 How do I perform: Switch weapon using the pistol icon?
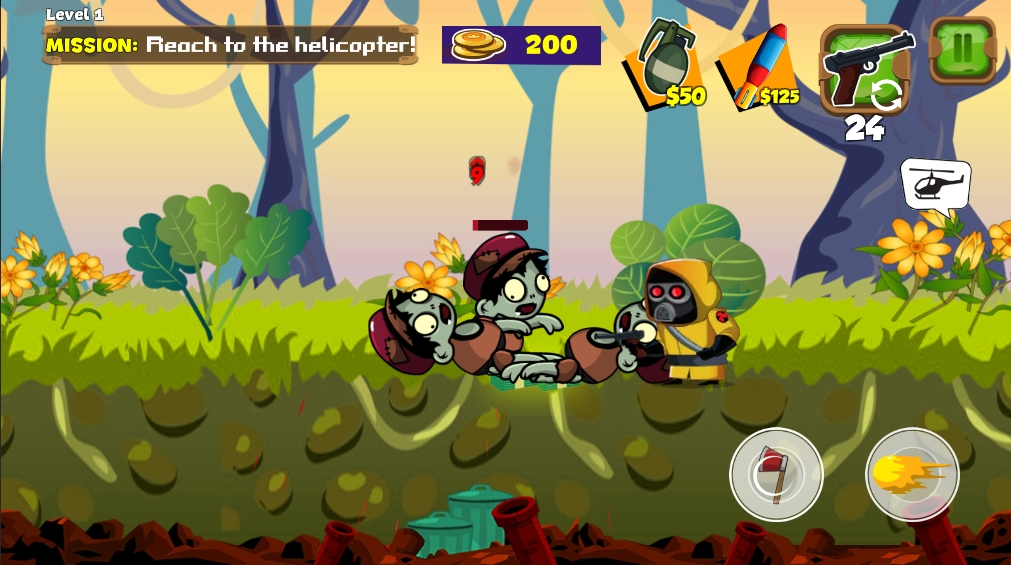click(865, 68)
